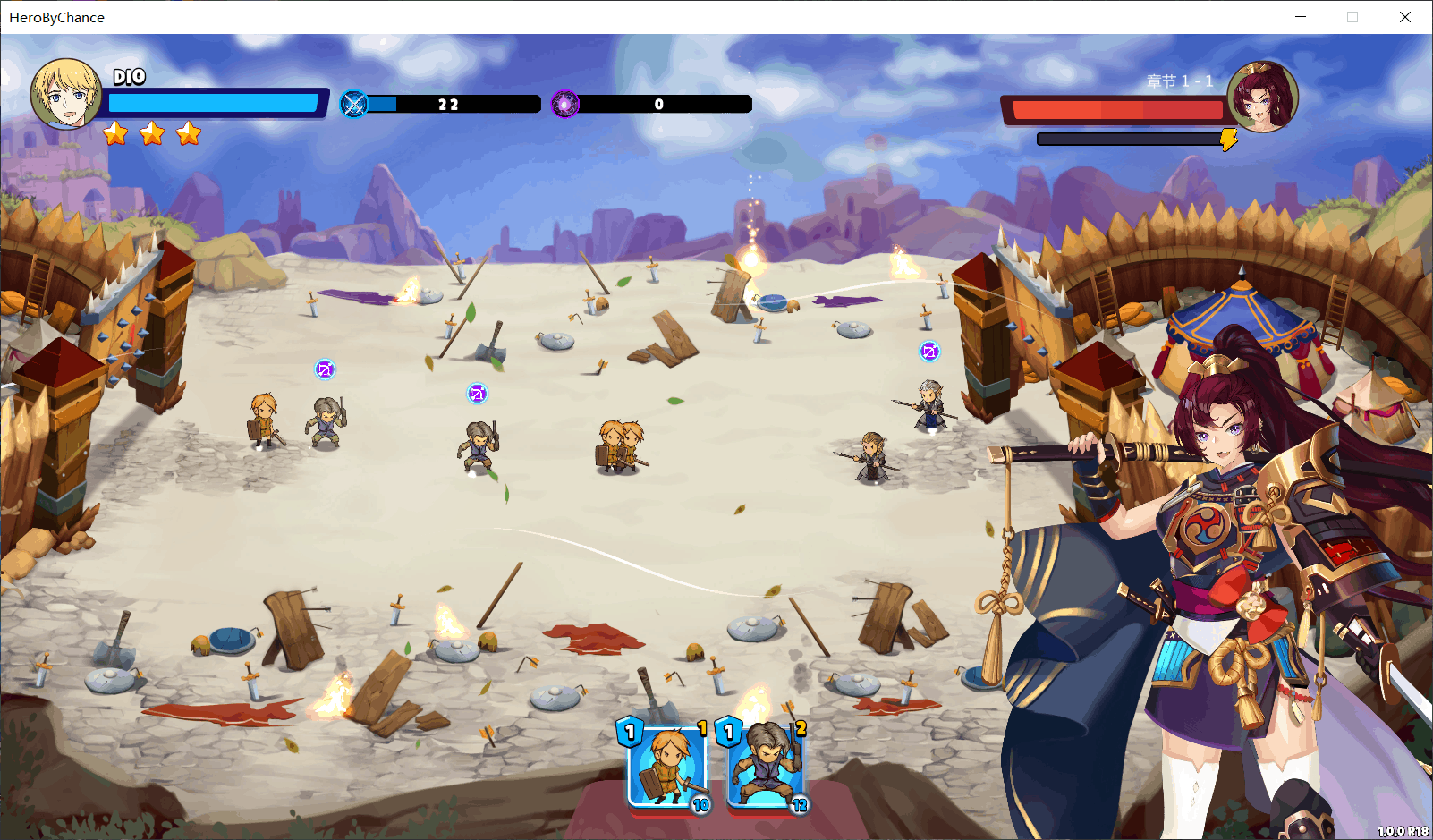Screen dimensions: 1433x840
Task: Close the HeroByChance window
Action: tap(1404, 17)
